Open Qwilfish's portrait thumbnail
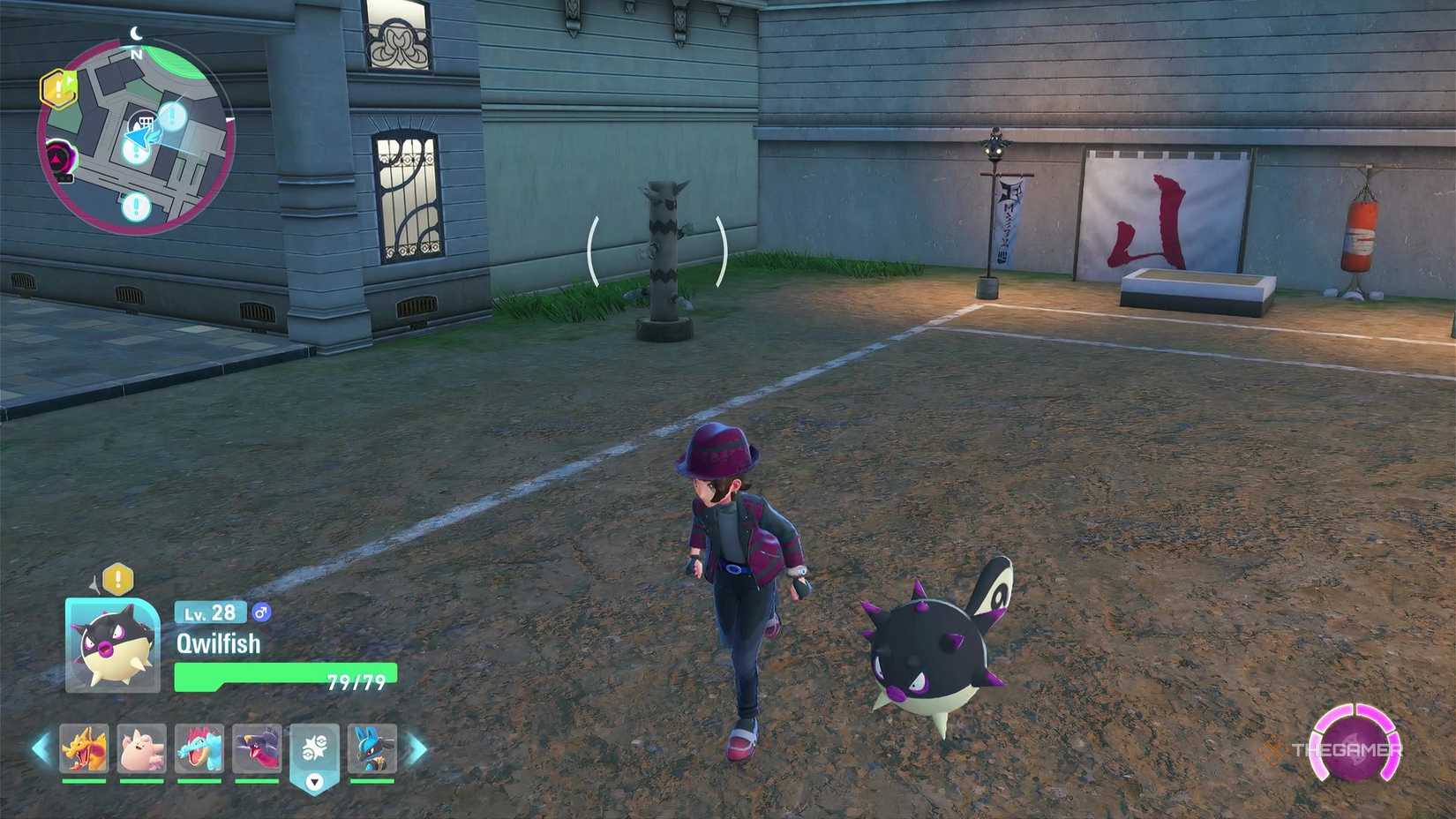Screen dimensions: 1456x819 [x=110, y=643]
